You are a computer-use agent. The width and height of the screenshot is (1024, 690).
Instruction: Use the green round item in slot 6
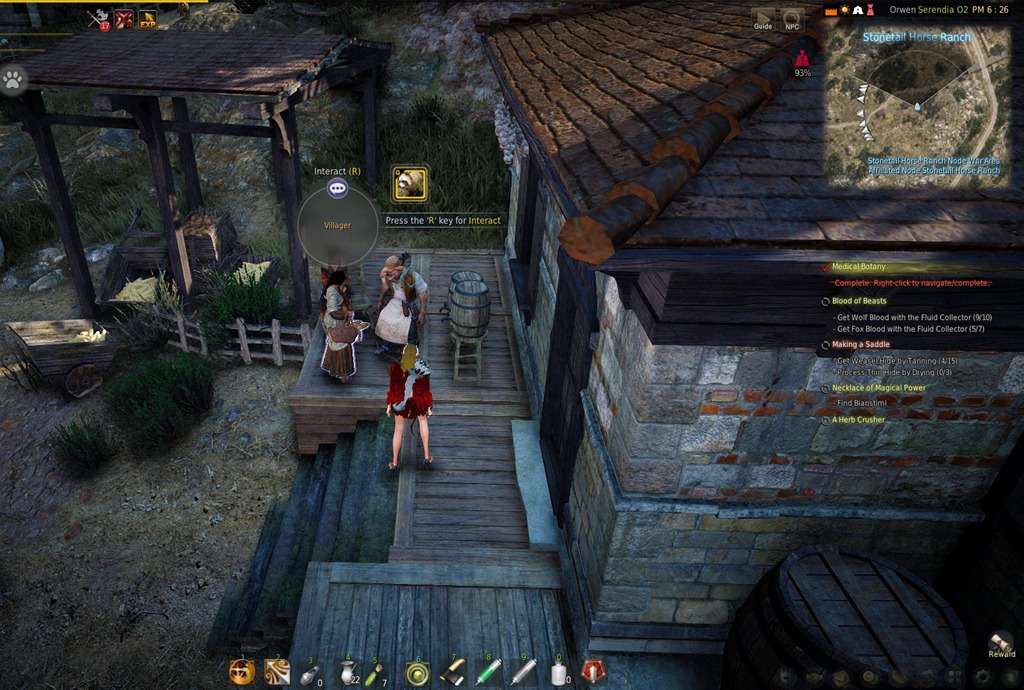[417, 673]
